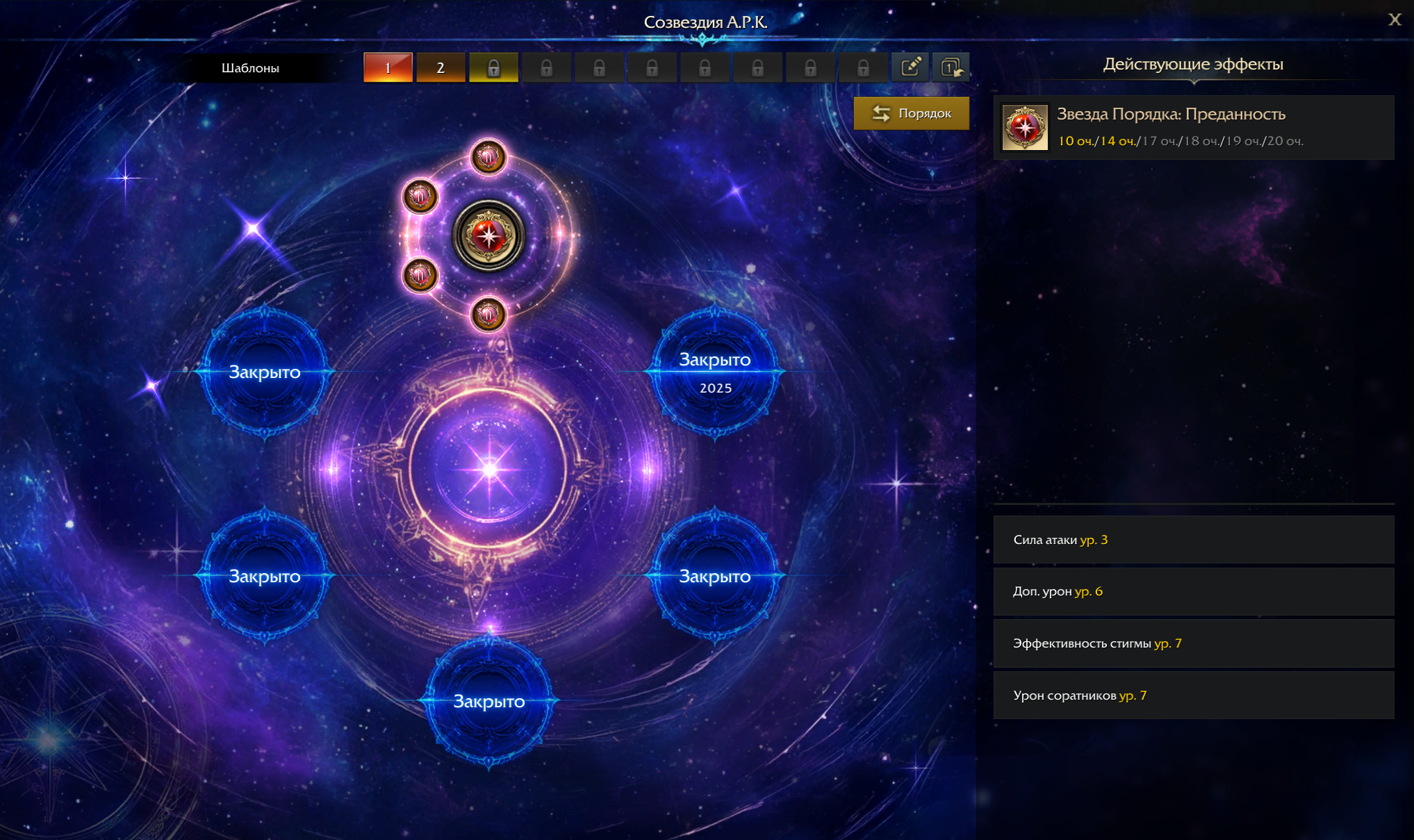Close the Constellations window
The width and height of the screenshot is (1414, 840).
(x=1394, y=19)
